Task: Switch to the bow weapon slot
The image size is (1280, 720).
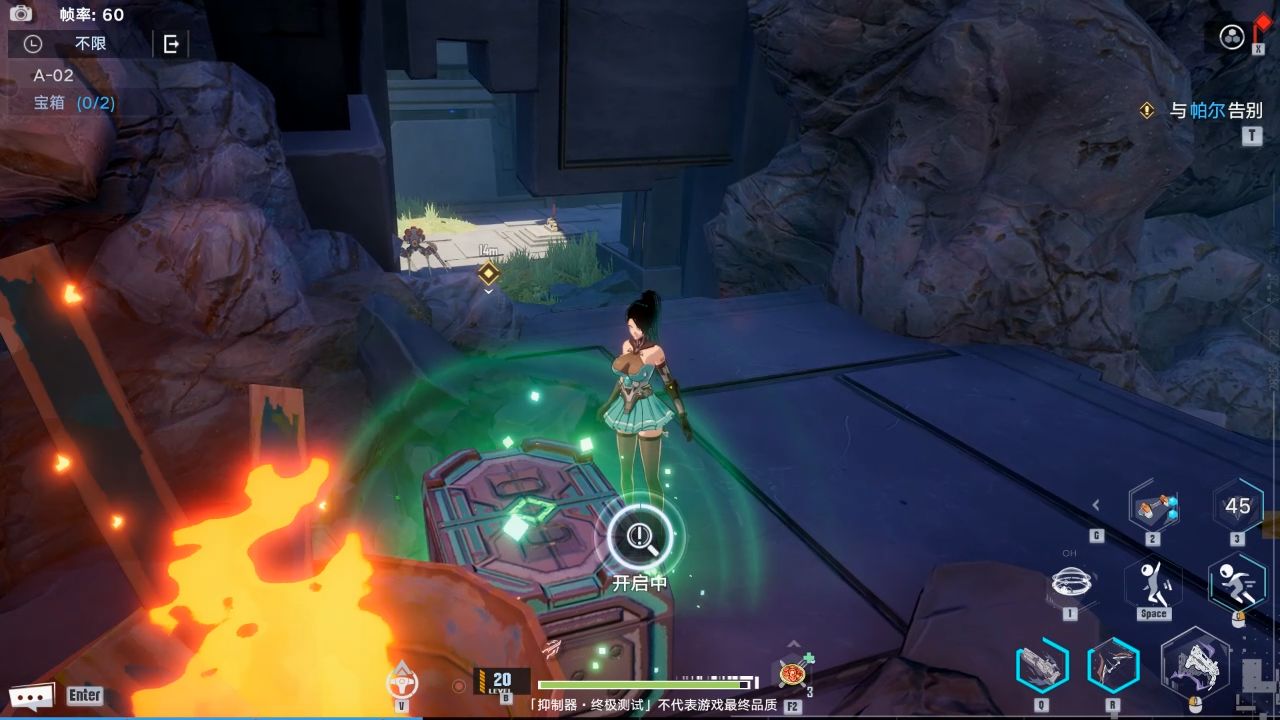Action: (x=1113, y=665)
